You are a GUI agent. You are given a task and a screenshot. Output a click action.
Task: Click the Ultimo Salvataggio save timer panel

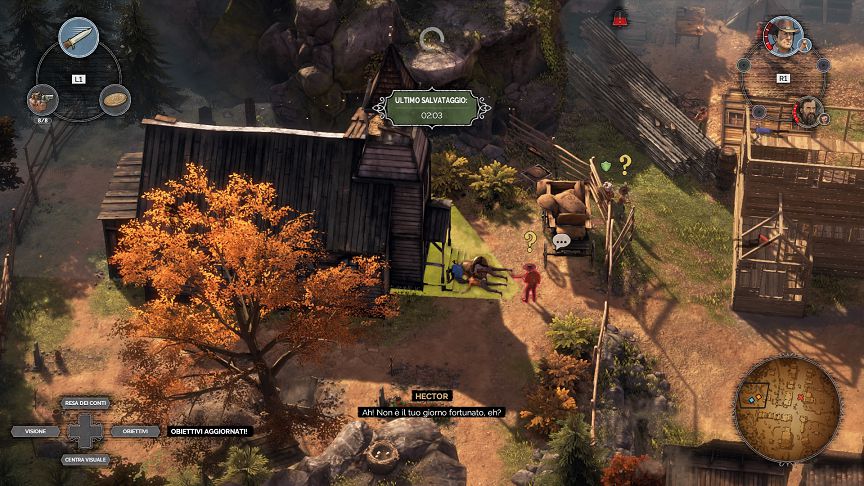tap(432, 108)
